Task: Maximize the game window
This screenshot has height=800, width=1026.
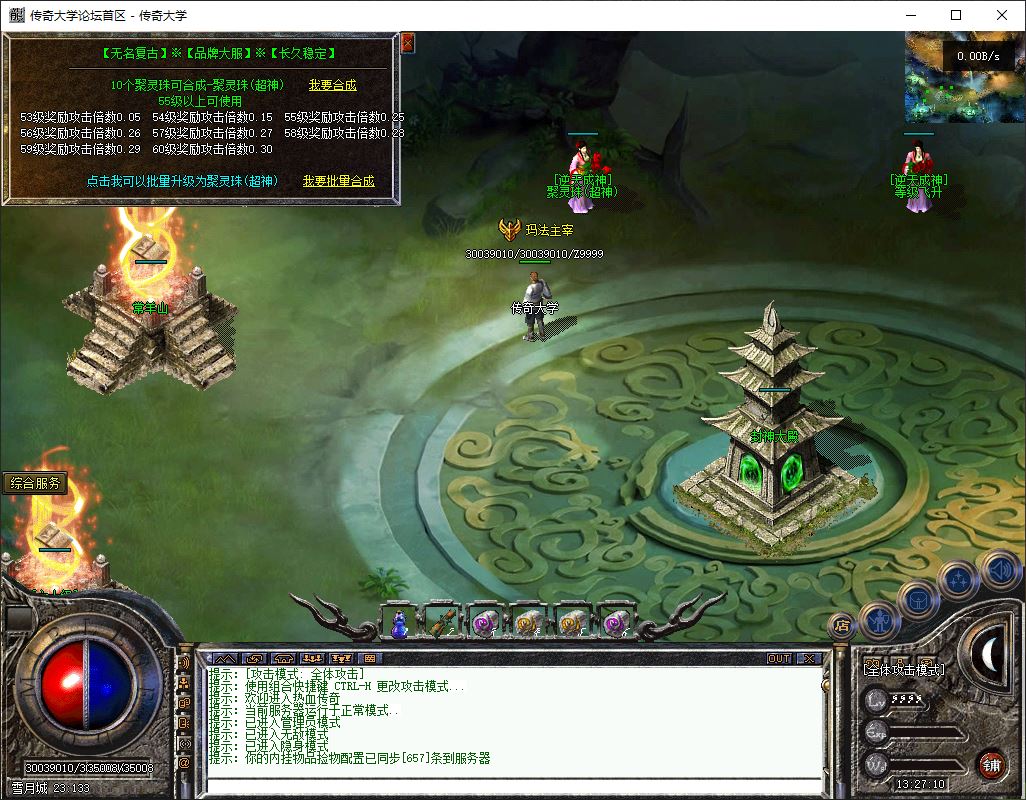Action: coord(956,15)
